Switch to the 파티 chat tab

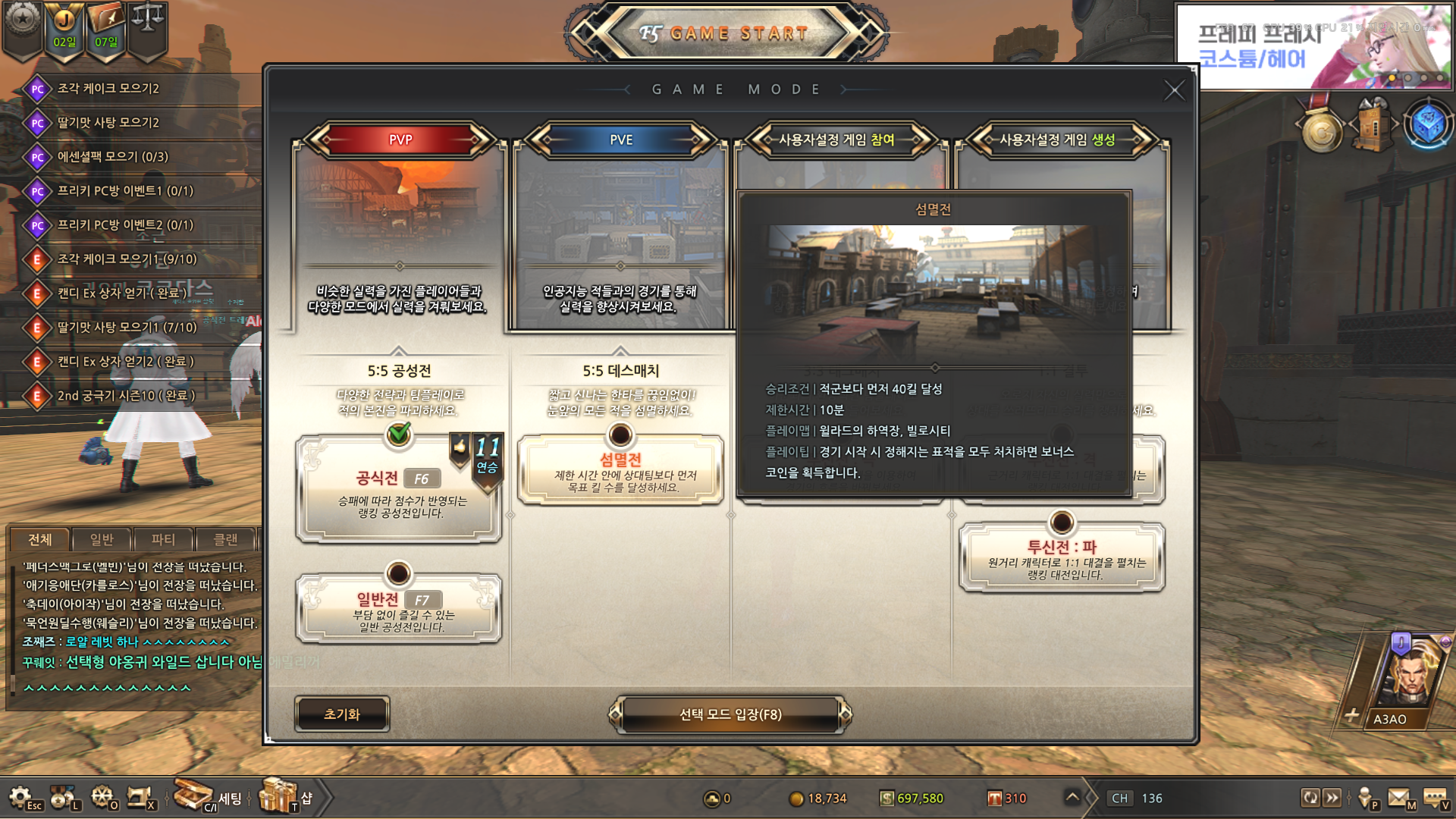click(163, 539)
